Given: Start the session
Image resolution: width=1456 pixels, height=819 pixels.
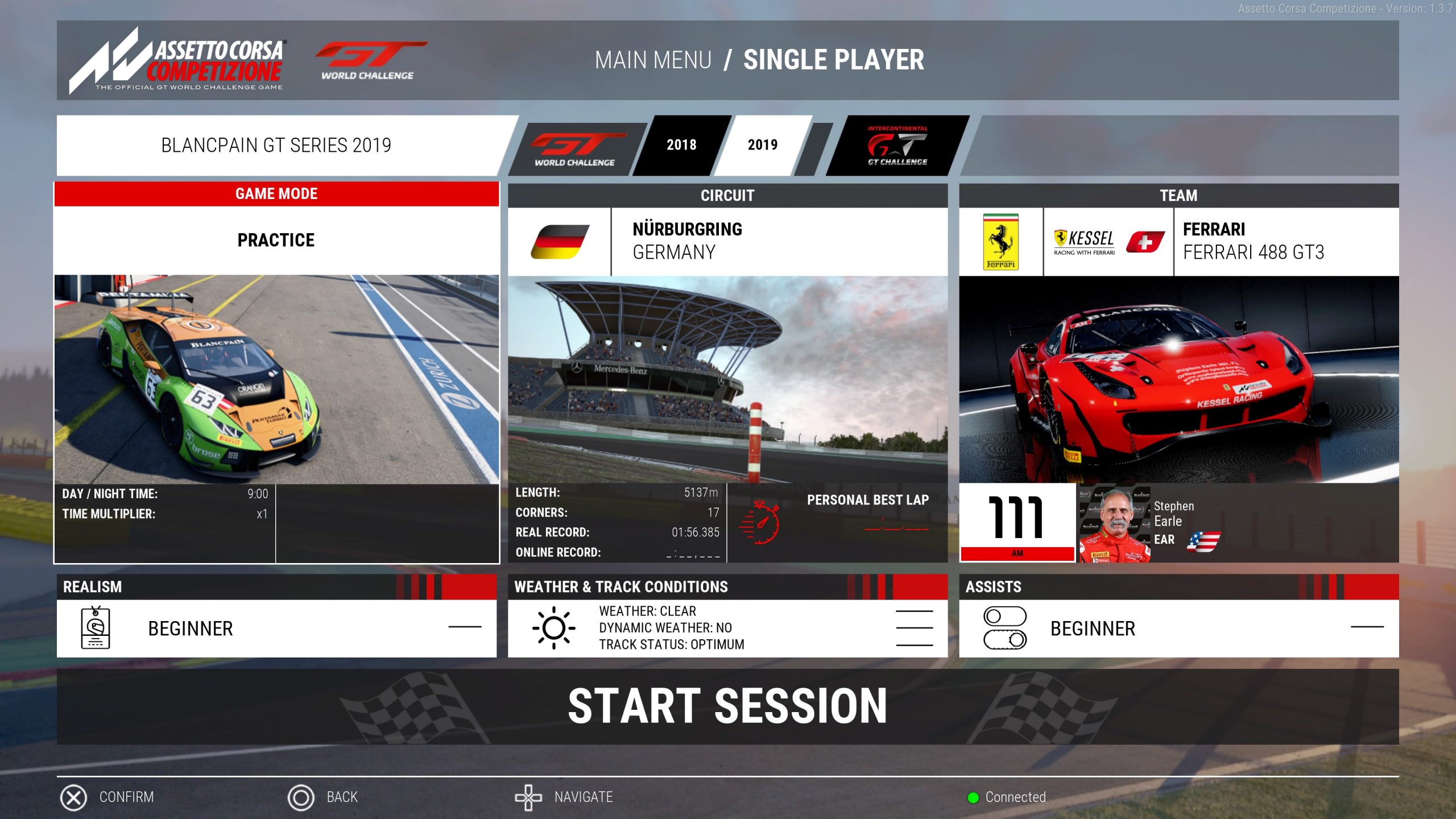Looking at the screenshot, I should pyautogui.click(x=727, y=706).
